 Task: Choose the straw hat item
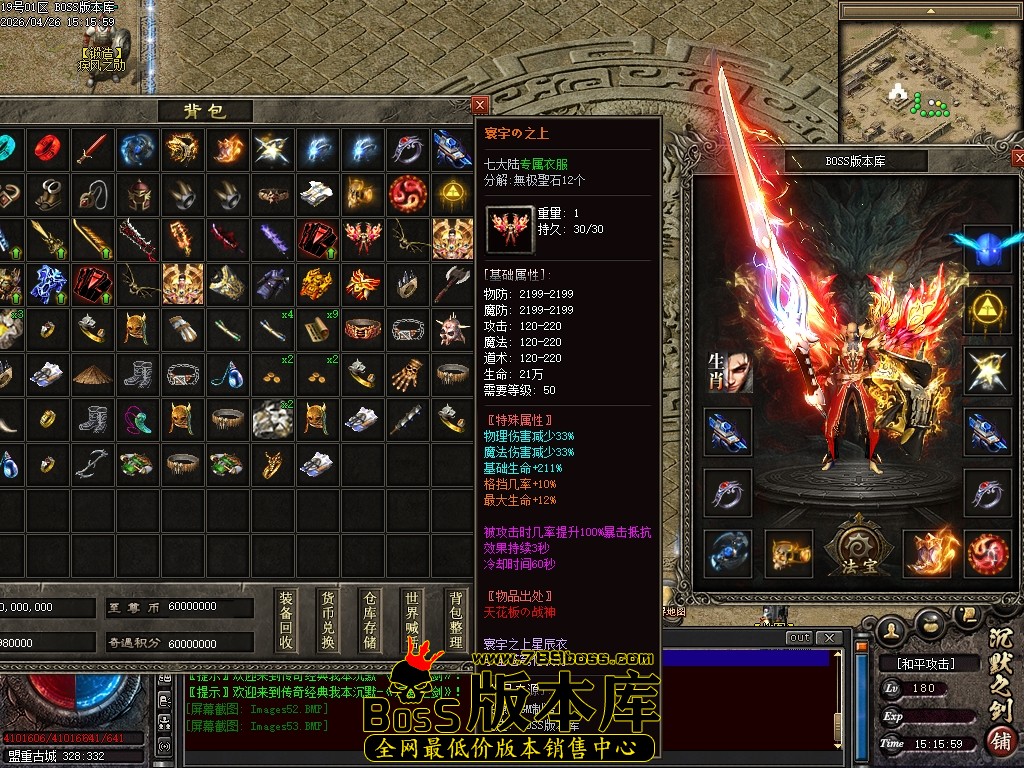[92, 374]
